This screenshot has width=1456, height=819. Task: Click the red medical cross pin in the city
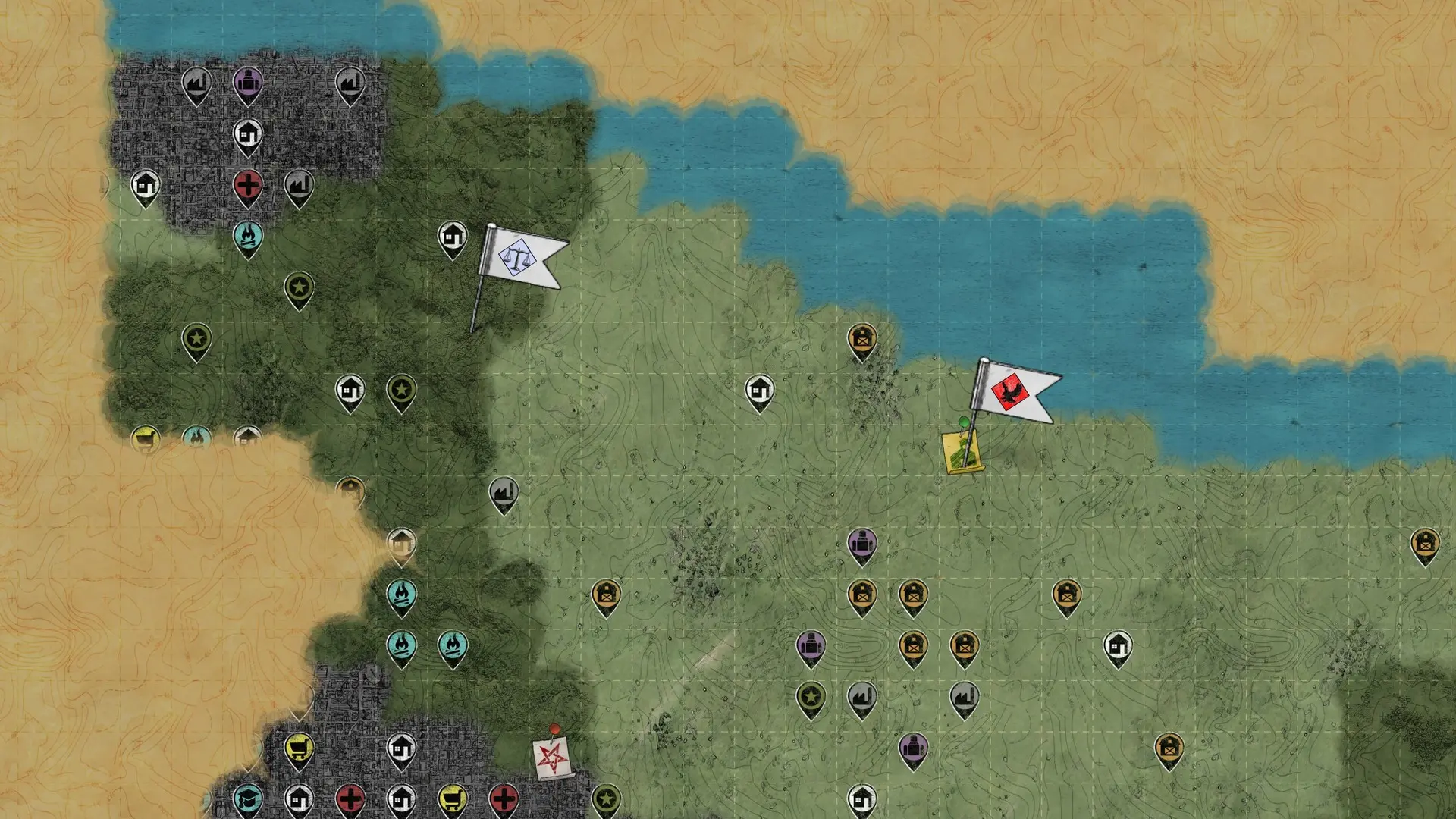coord(248,184)
